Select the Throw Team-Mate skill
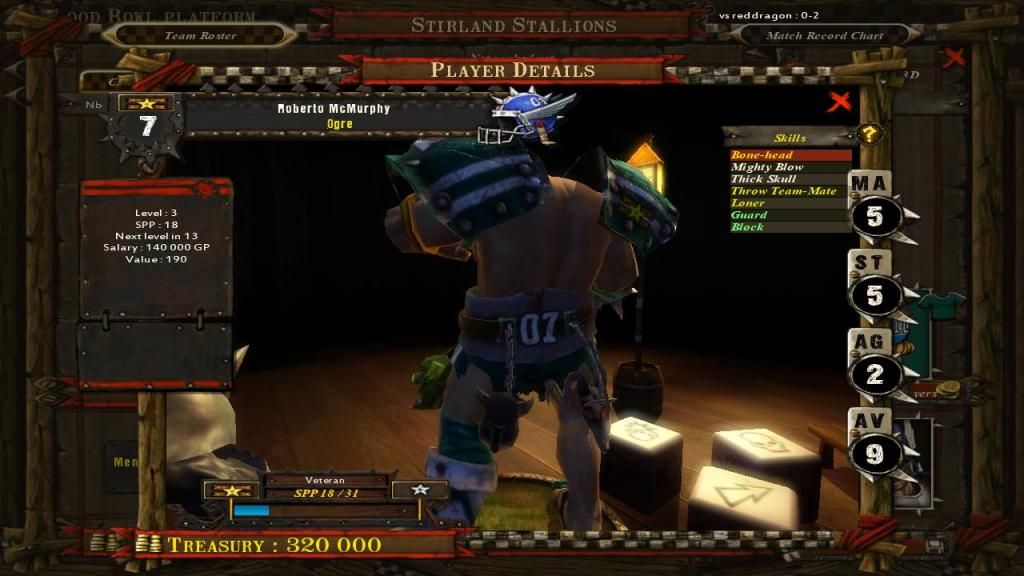Screen dimensions: 1024x576 [789, 191]
